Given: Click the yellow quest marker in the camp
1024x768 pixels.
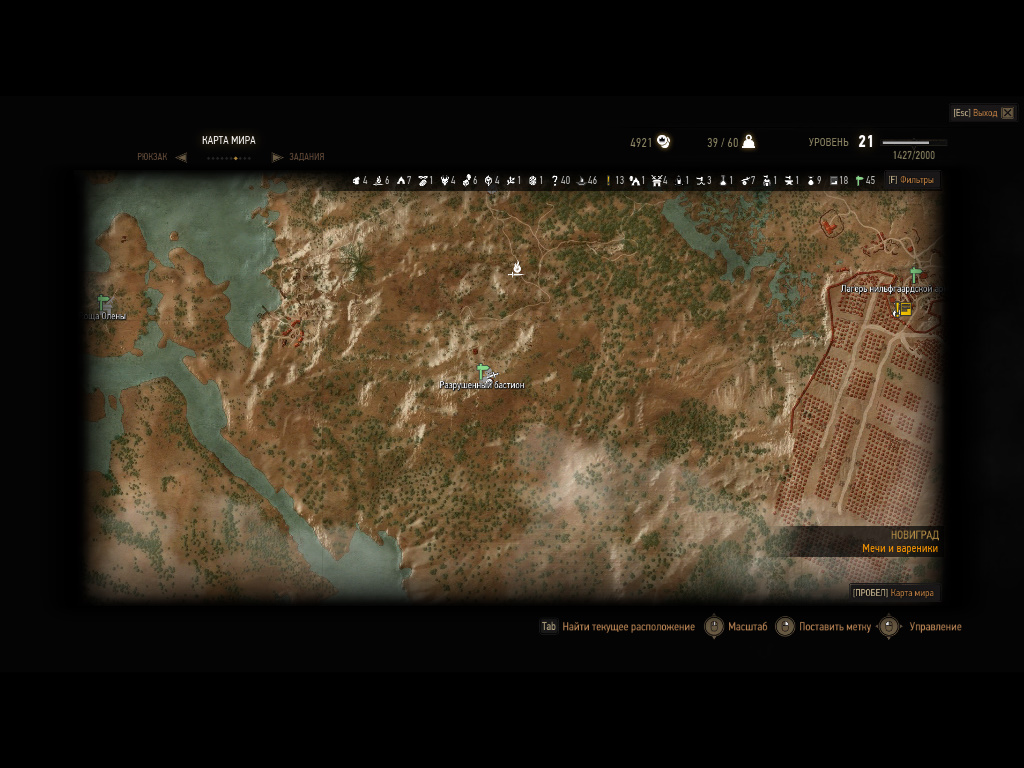Looking at the screenshot, I should coord(905,310).
